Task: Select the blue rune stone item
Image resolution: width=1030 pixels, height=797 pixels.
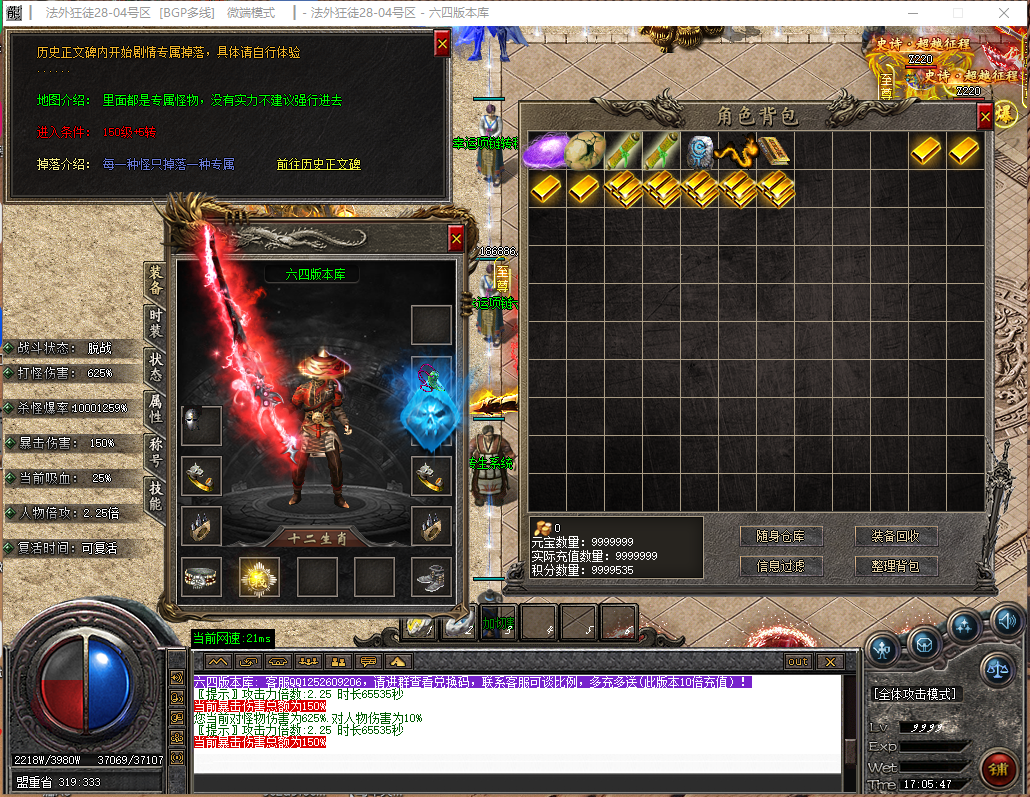Action: pyautogui.click(x=699, y=151)
